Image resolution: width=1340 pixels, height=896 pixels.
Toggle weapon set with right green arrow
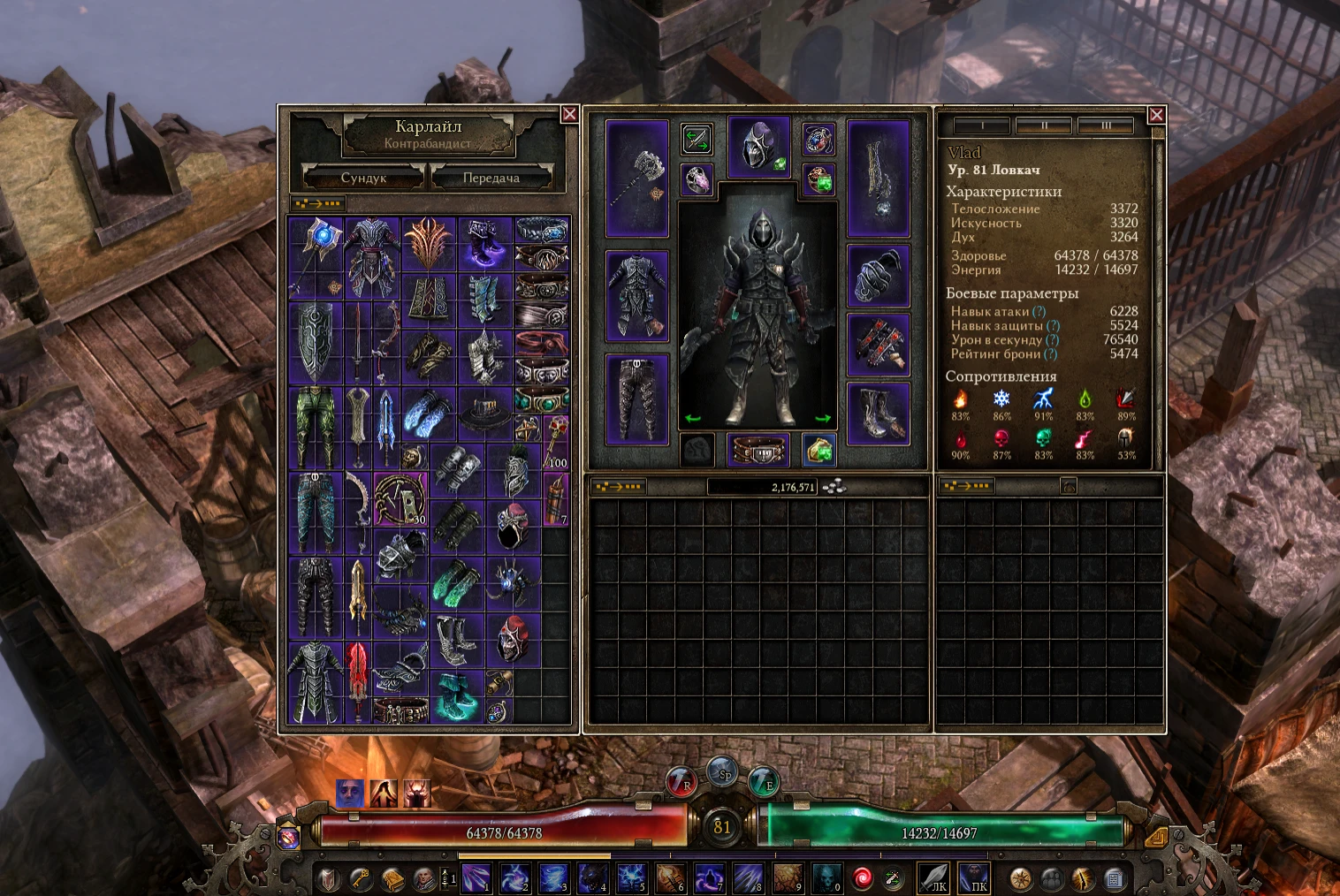coord(825,416)
